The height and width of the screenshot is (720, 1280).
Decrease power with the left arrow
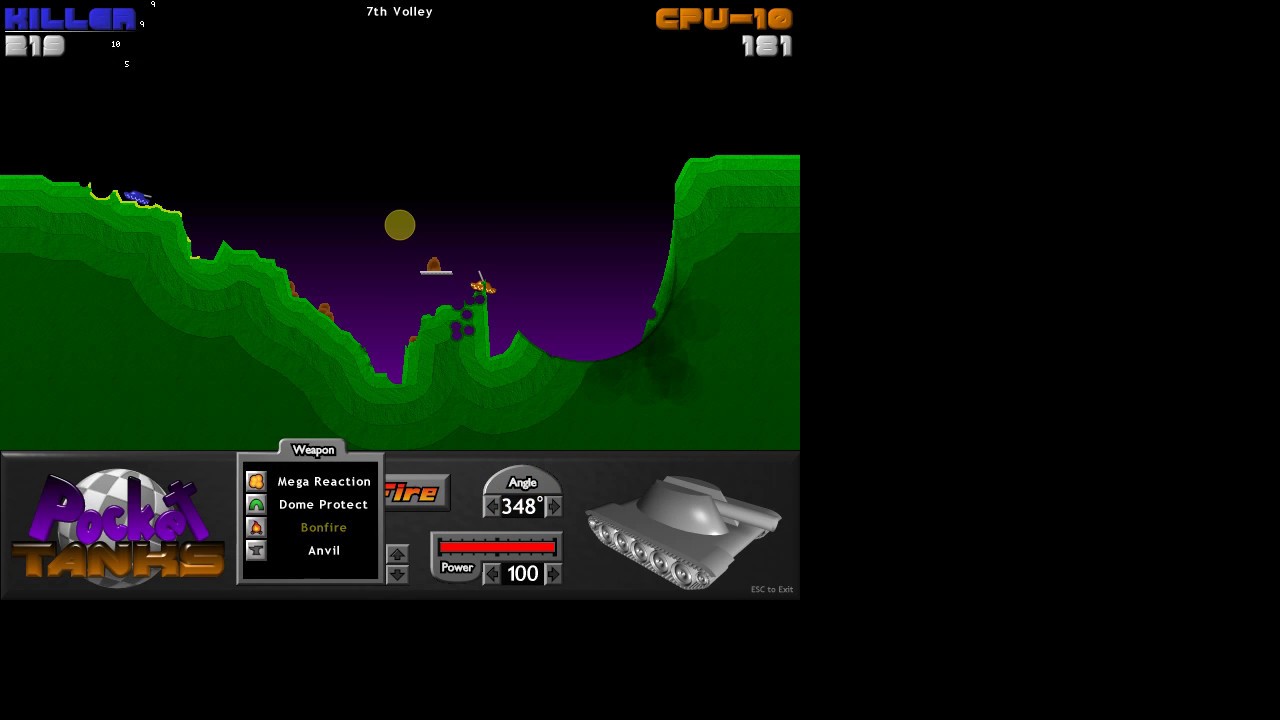click(x=491, y=574)
